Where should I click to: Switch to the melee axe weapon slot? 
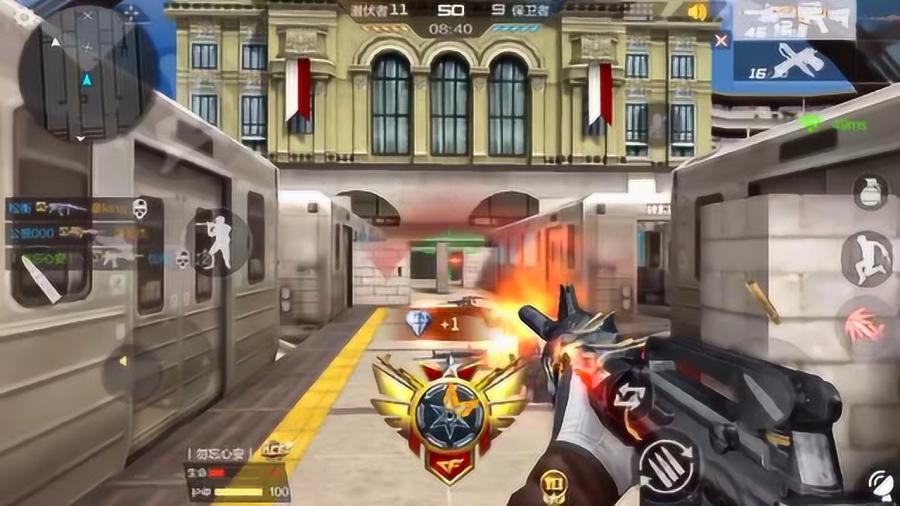(x=795, y=60)
